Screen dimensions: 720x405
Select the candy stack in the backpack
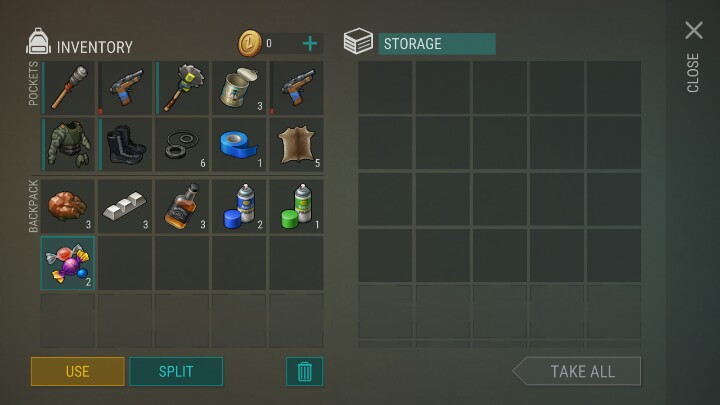click(68, 263)
